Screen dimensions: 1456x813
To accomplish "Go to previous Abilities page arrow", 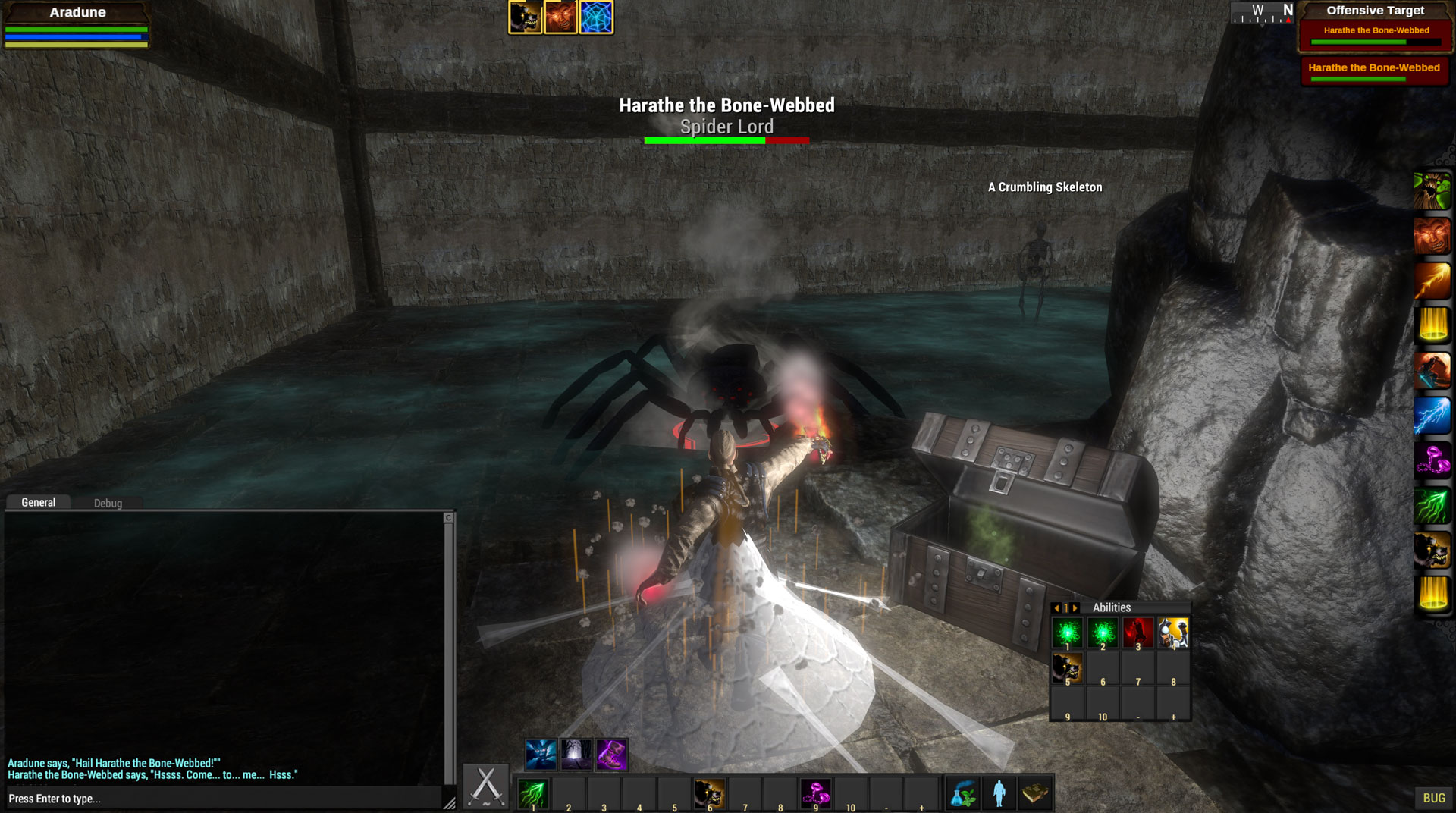I will coord(1056,608).
